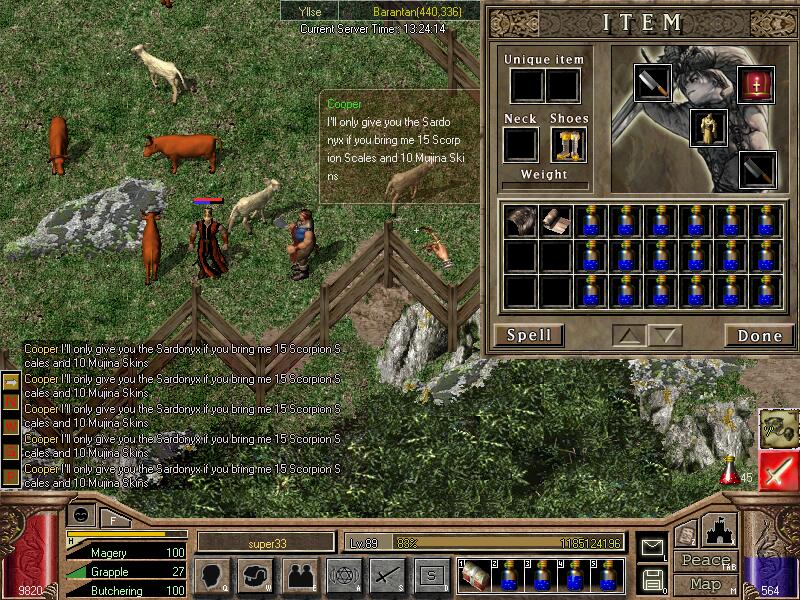The image size is (800, 600).
Task: Select the equipped golden shoes slot
Action: [568, 145]
